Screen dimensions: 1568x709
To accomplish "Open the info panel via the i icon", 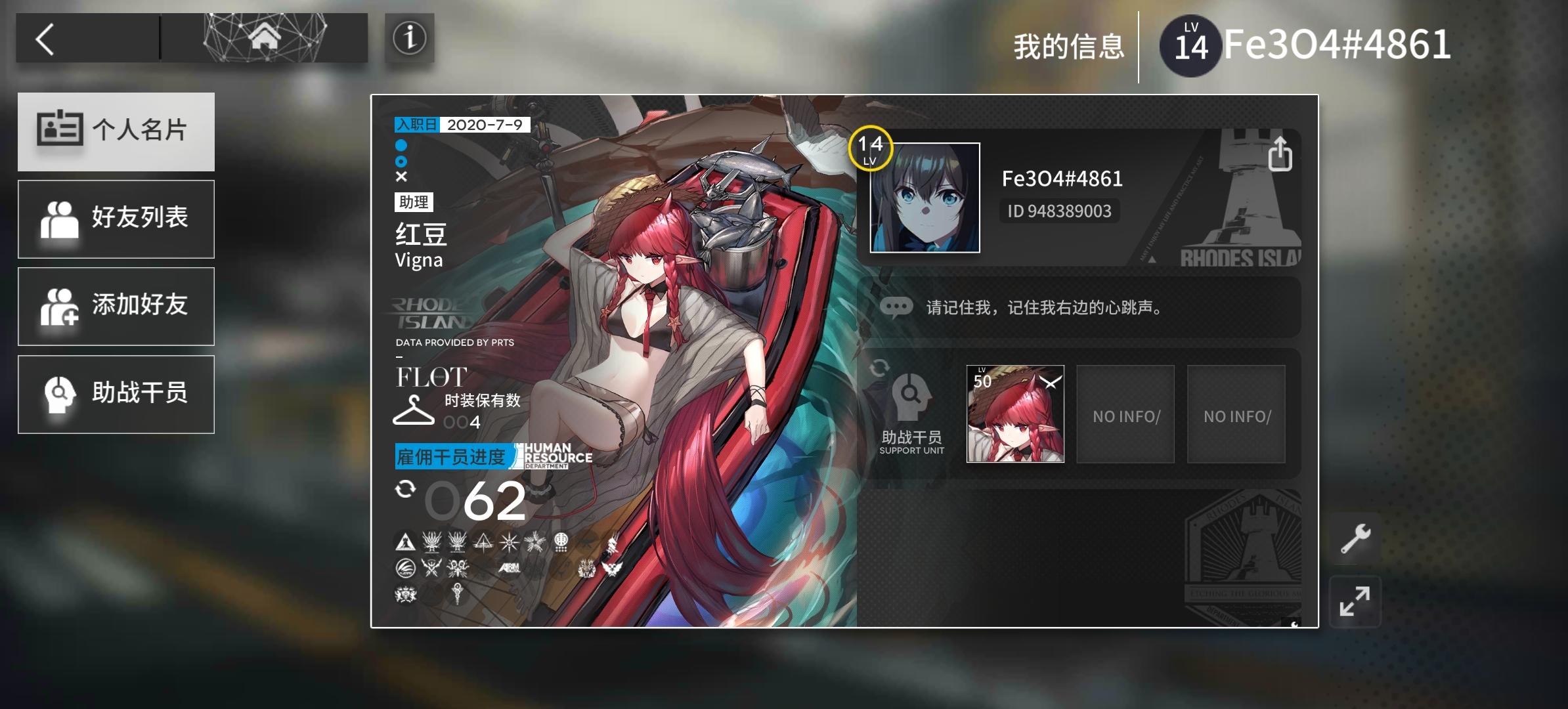I will click(x=409, y=39).
